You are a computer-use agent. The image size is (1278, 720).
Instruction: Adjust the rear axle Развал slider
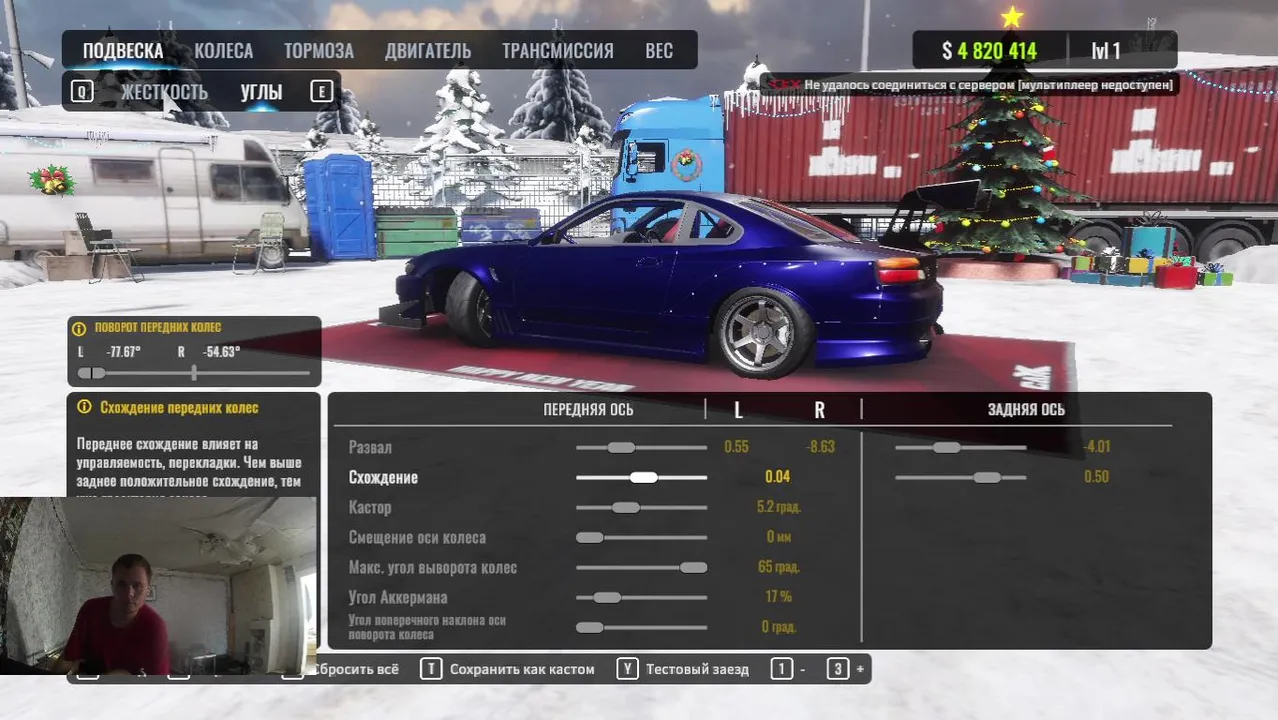[x=946, y=447]
